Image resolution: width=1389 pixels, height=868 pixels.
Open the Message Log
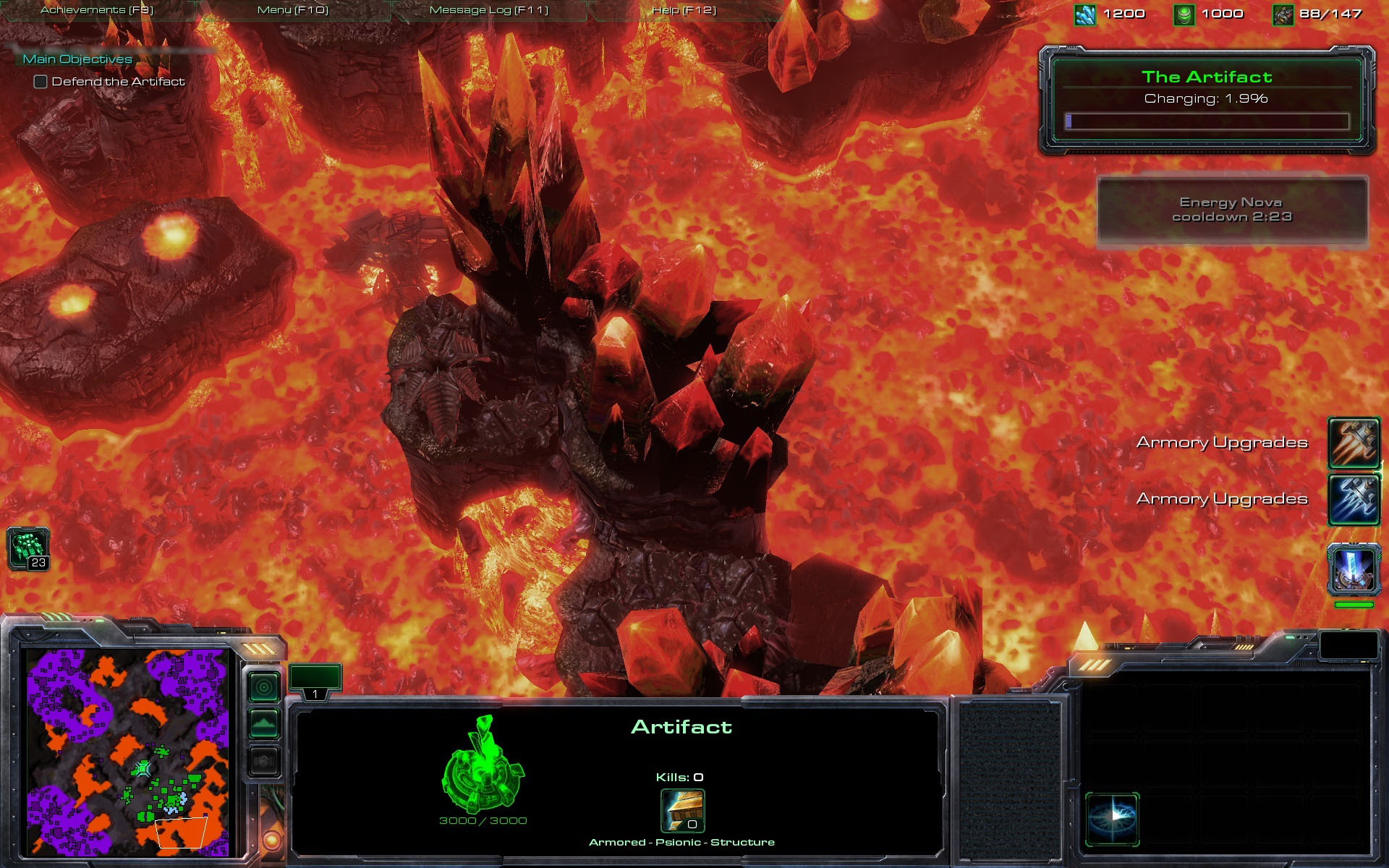click(489, 10)
